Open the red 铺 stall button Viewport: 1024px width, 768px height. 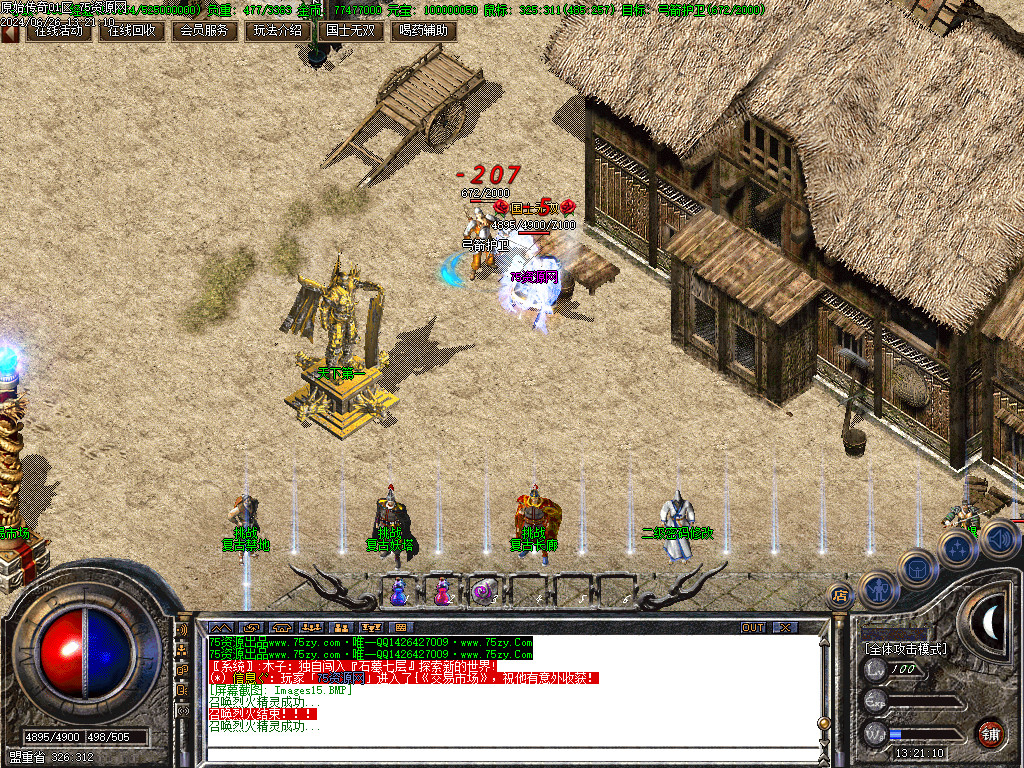990,732
